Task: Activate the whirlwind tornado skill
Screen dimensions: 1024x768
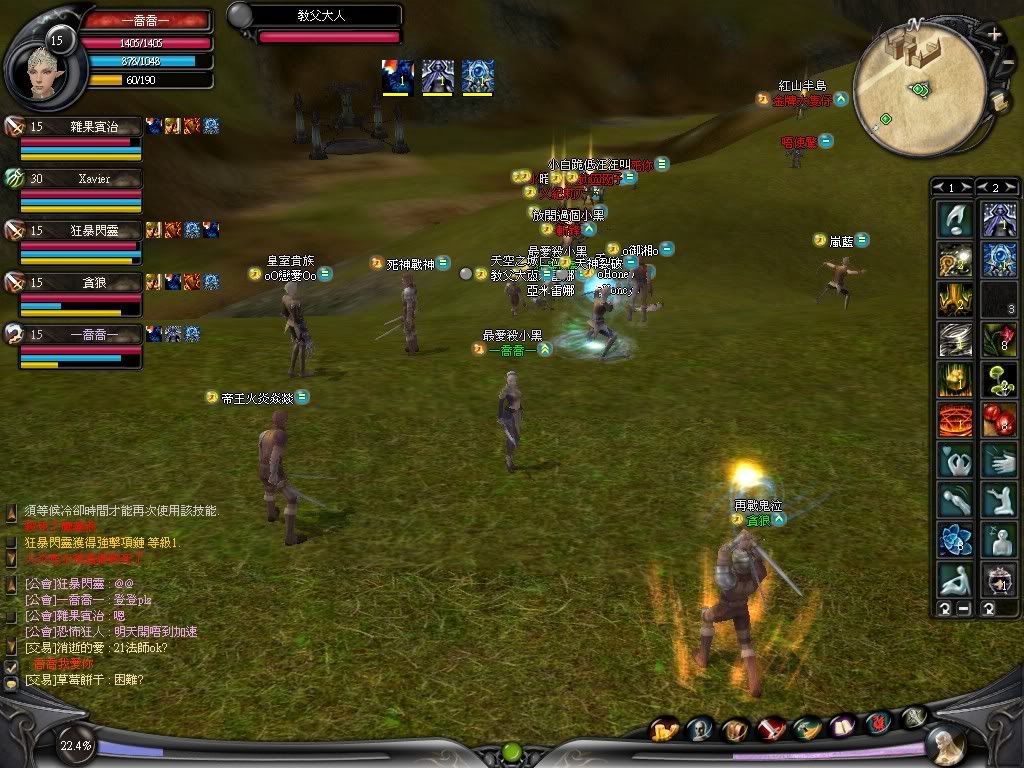Action: (x=955, y=339)
